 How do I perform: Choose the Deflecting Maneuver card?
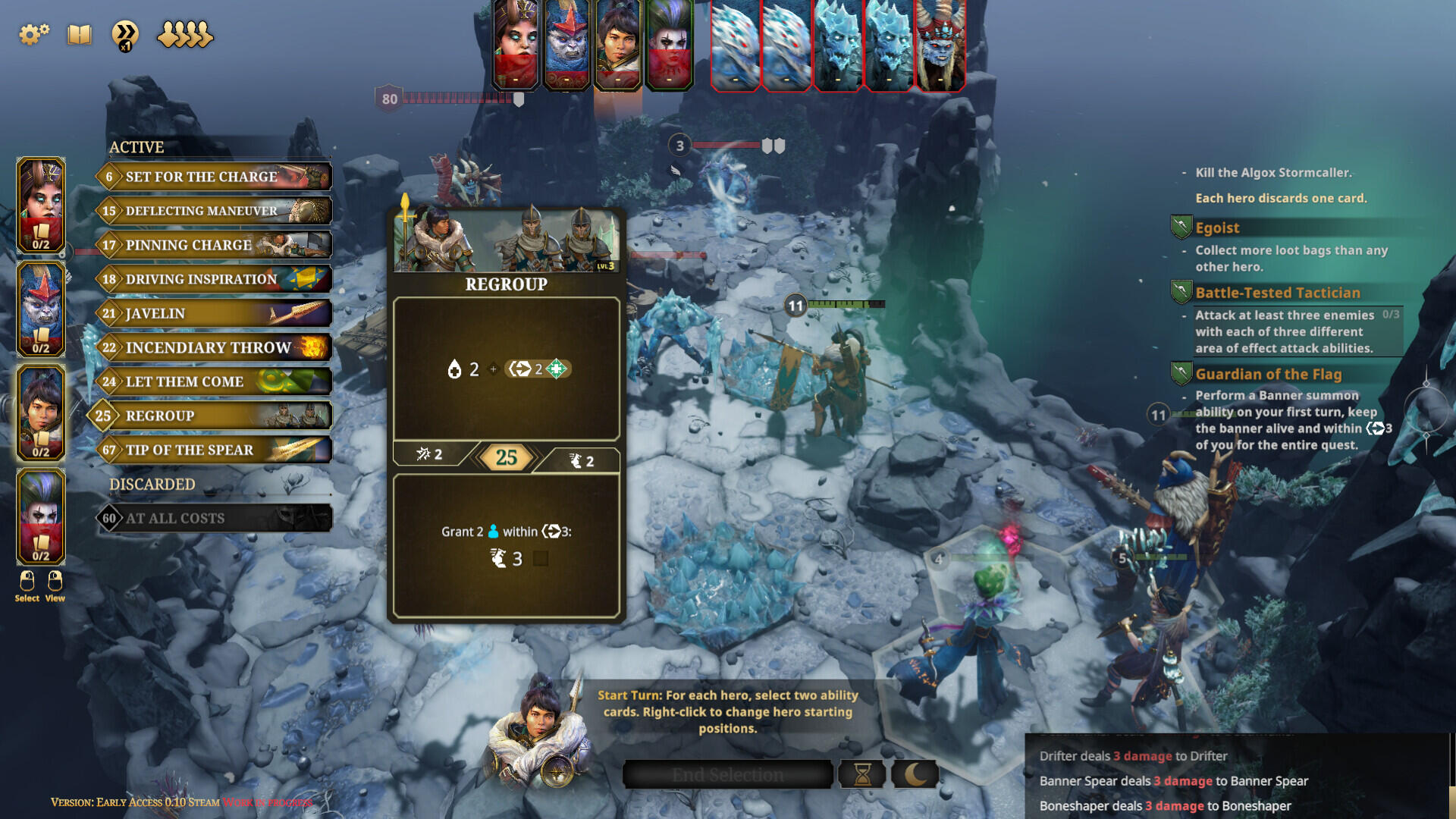point(215,211)
